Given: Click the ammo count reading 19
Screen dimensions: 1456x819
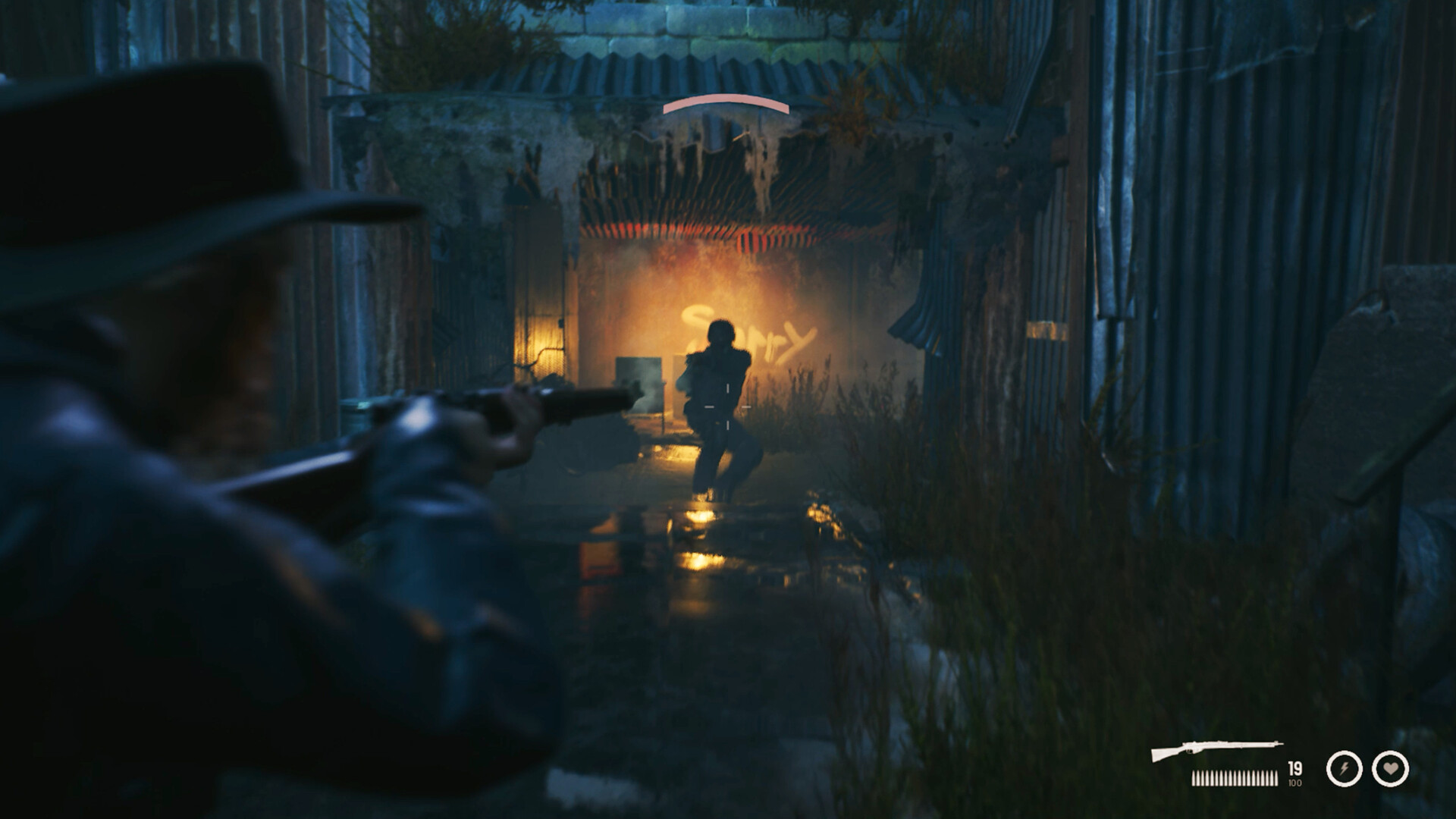Looking at the screenshot, I should [1294, 768].
